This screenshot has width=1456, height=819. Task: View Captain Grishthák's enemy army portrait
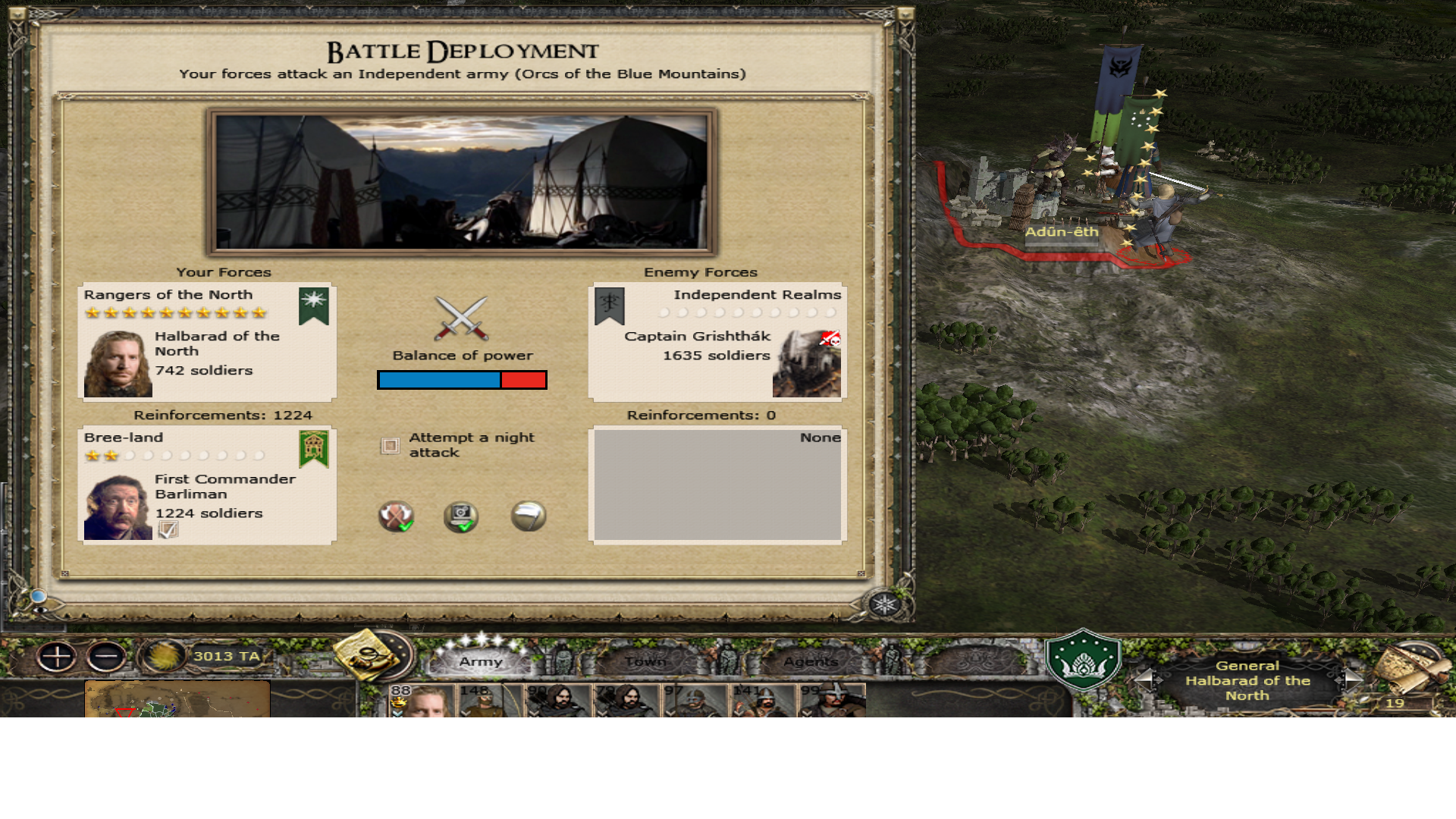[x=806, y=364]
